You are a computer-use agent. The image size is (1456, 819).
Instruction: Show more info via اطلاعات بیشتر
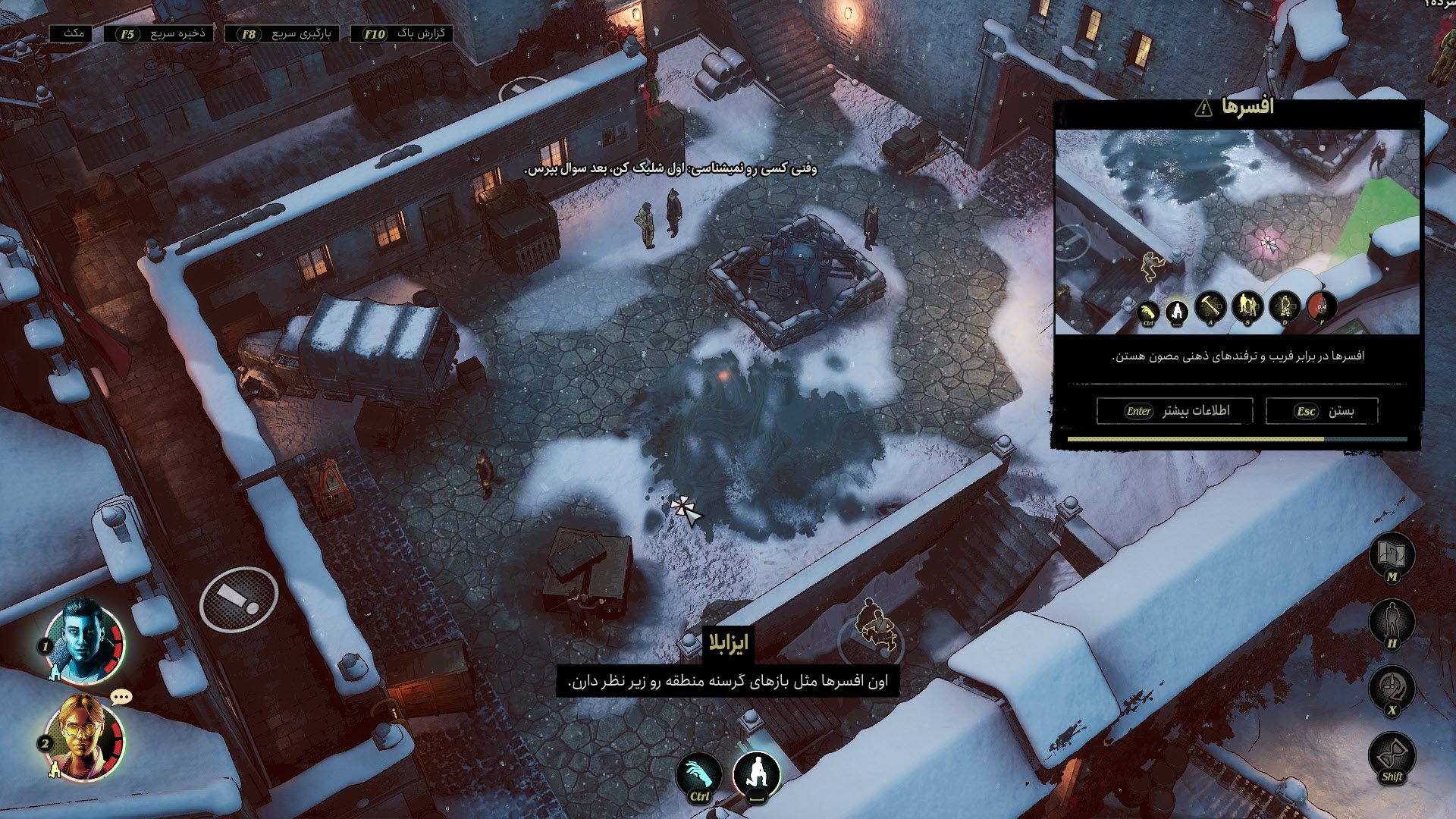1176,411
